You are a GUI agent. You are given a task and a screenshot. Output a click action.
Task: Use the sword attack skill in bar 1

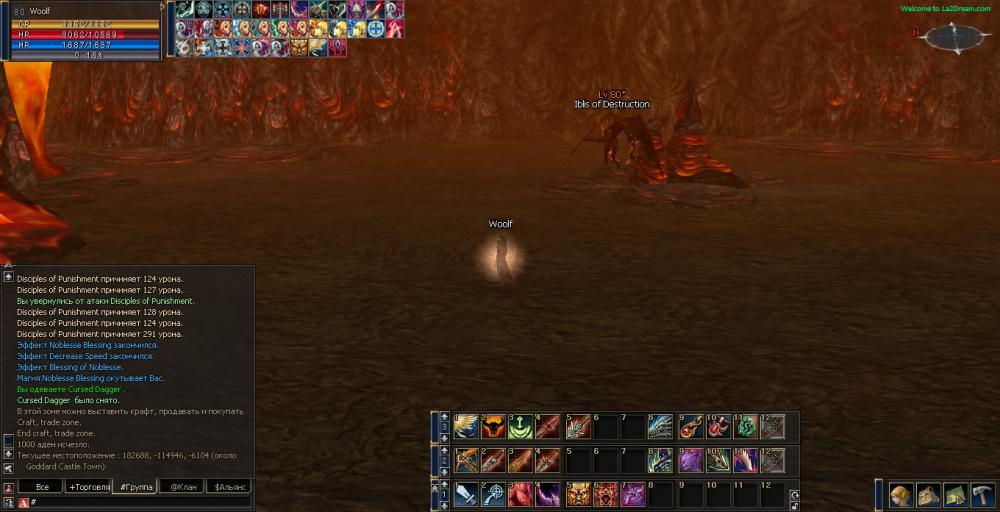pos(466,494)
